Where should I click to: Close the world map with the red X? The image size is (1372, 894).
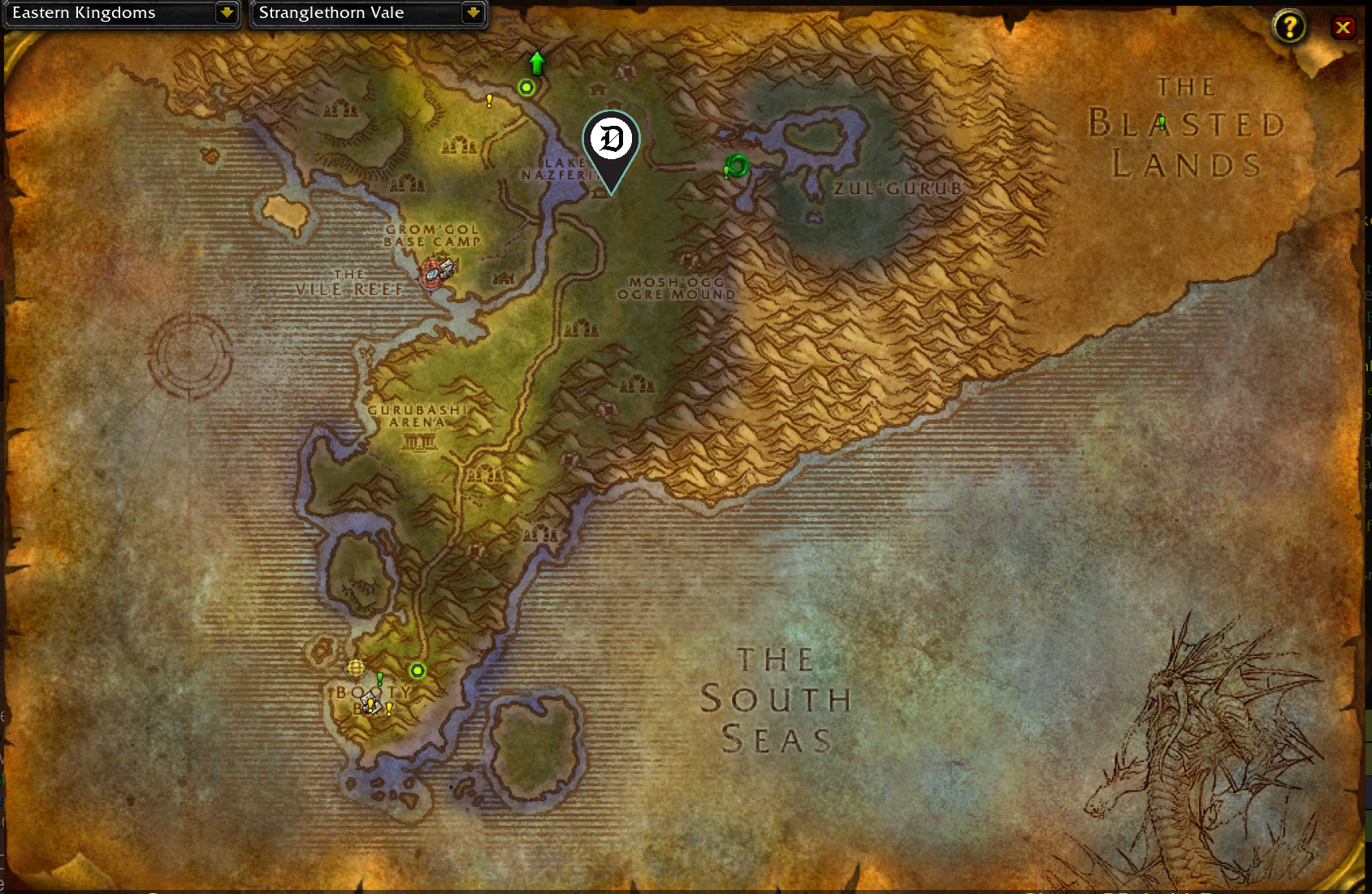click(1344, 27)
